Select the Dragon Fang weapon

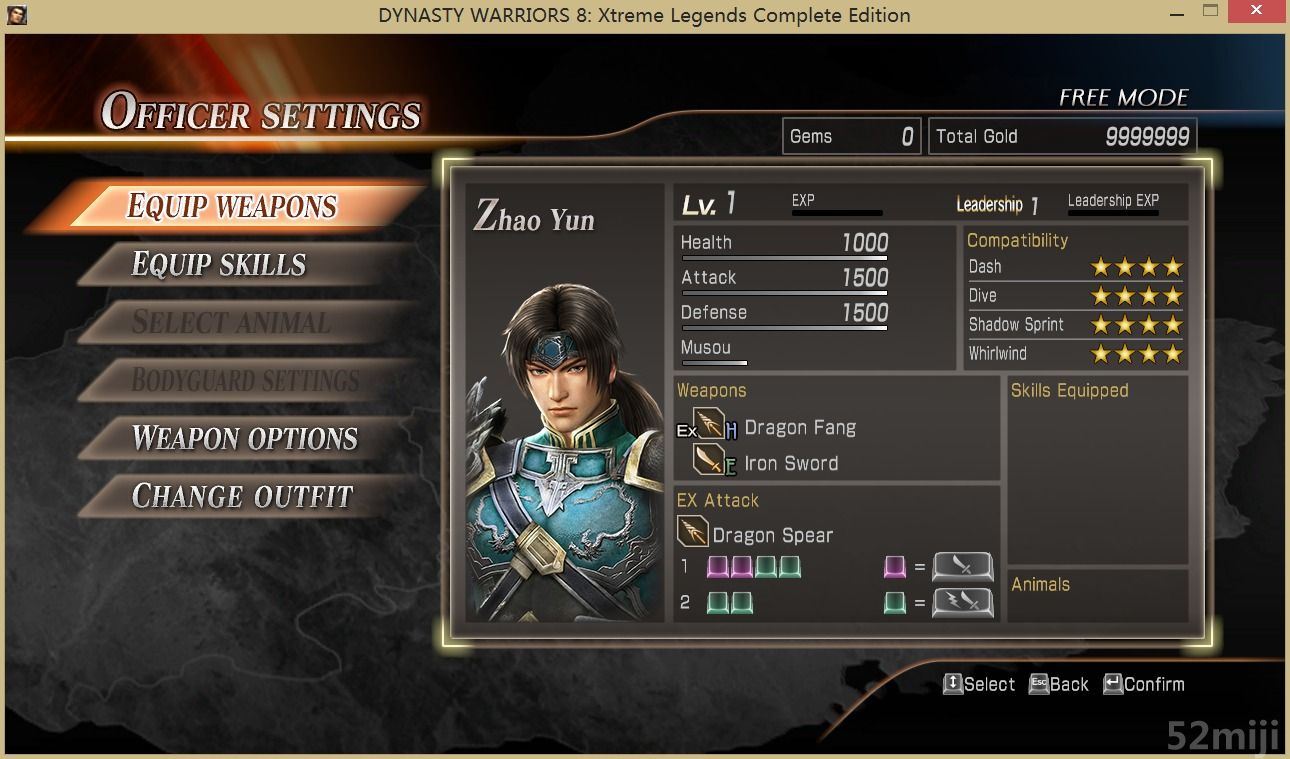(x=799, y=428)
